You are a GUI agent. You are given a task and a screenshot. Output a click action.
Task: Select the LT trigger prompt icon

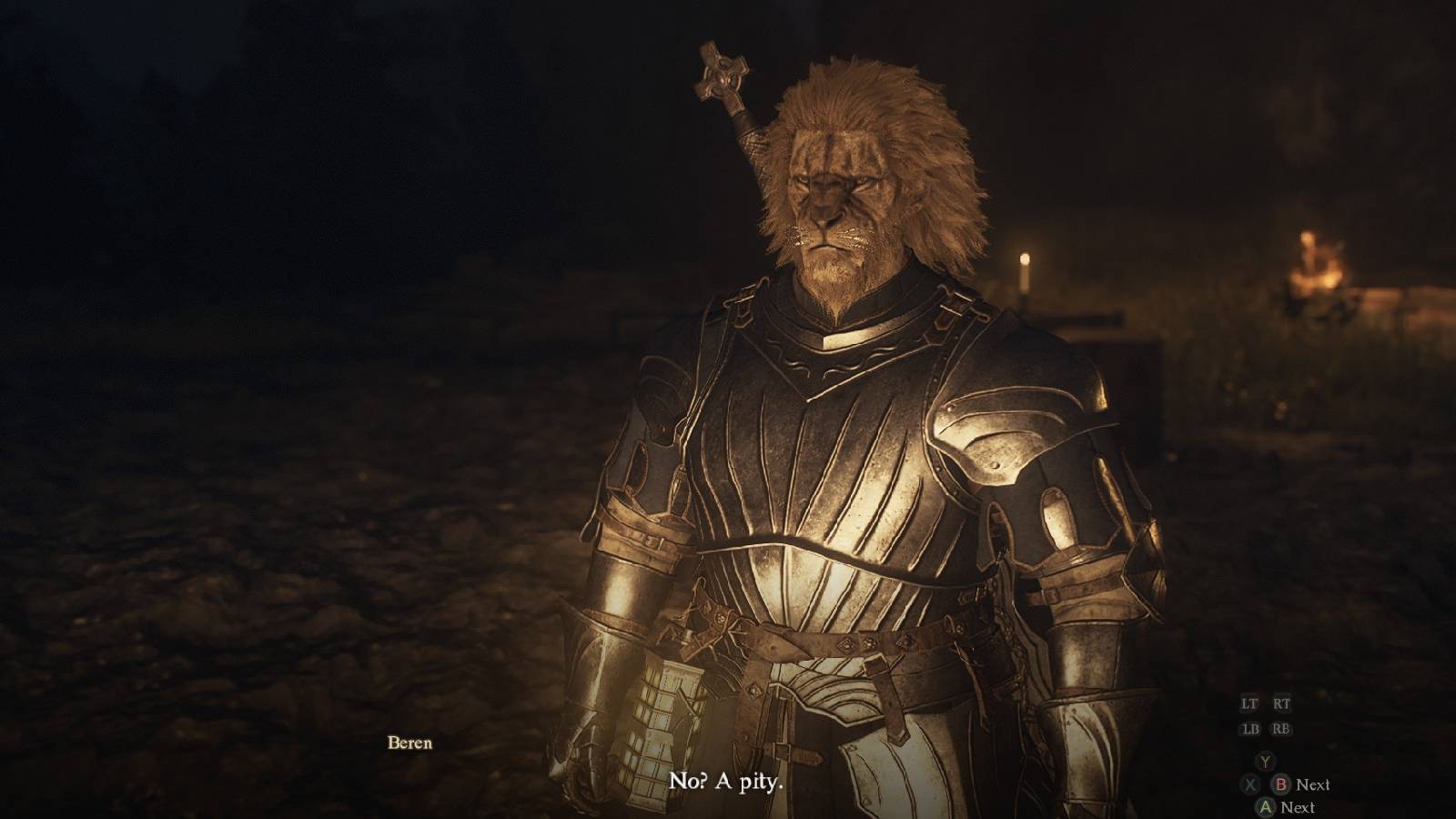pos(1251,704)
